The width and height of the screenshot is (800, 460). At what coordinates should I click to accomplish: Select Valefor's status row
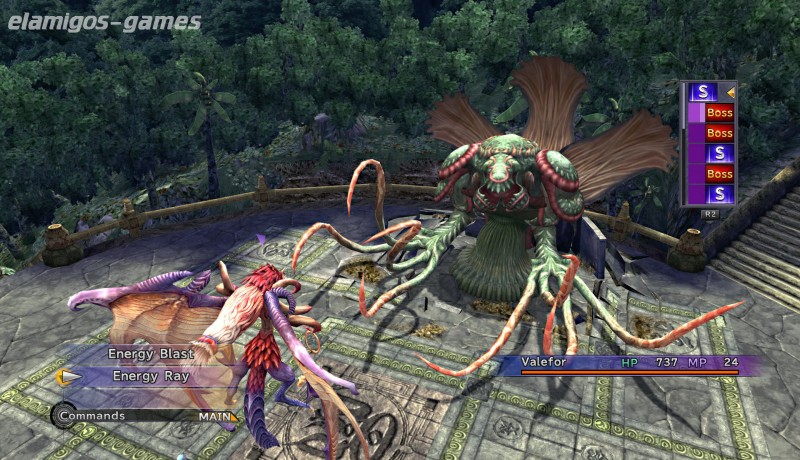click(x=628, y=364)
